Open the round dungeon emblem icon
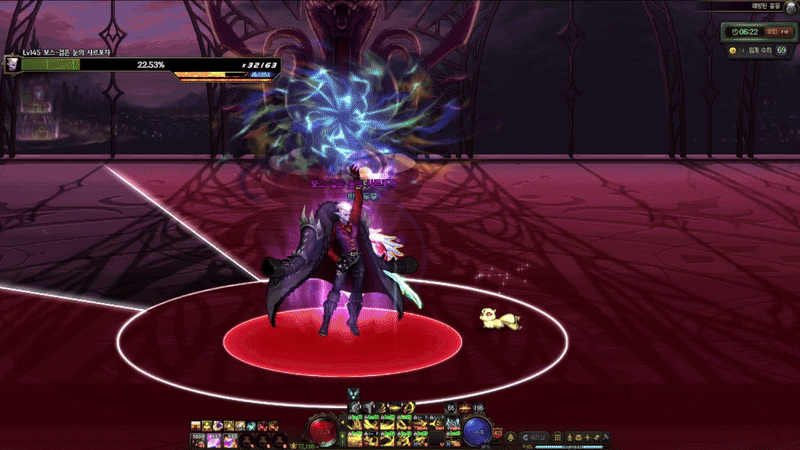Viewport: 800px width, 450px height. (789, 7)
